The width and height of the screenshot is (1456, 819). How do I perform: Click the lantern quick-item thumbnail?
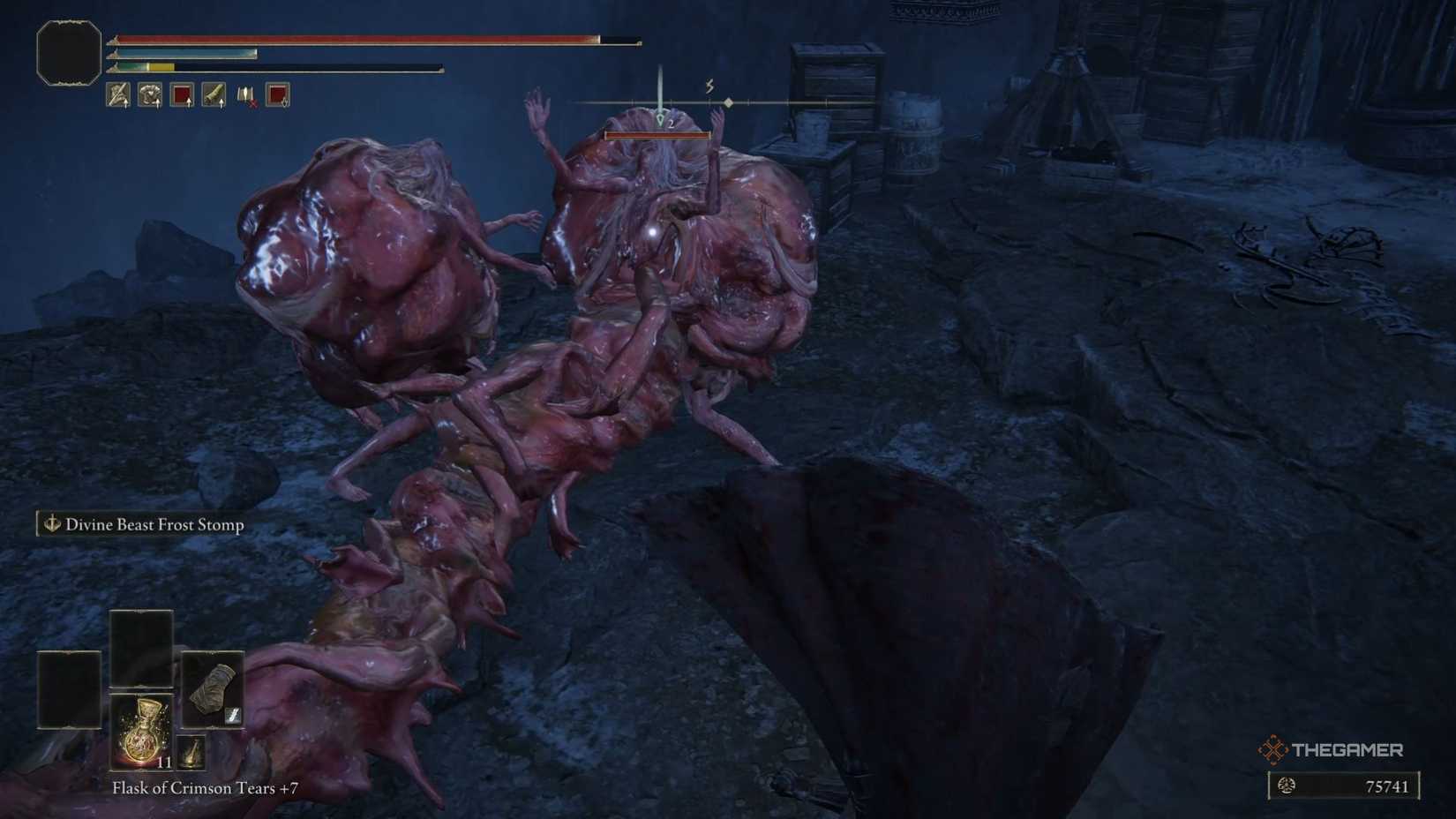(x=191, y=752)
